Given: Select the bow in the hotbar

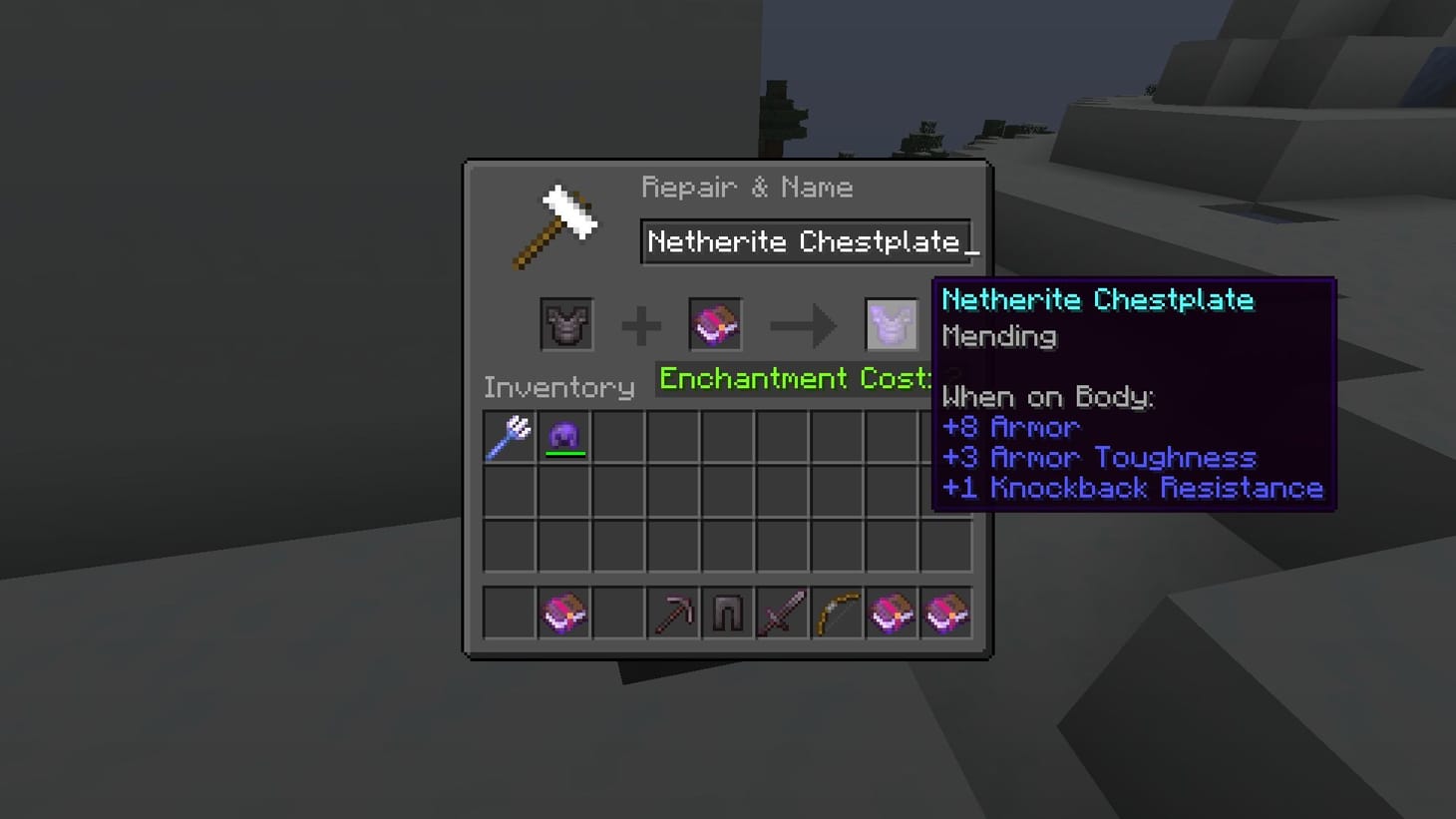Looking at the screenshot, I should pos(838,613).
